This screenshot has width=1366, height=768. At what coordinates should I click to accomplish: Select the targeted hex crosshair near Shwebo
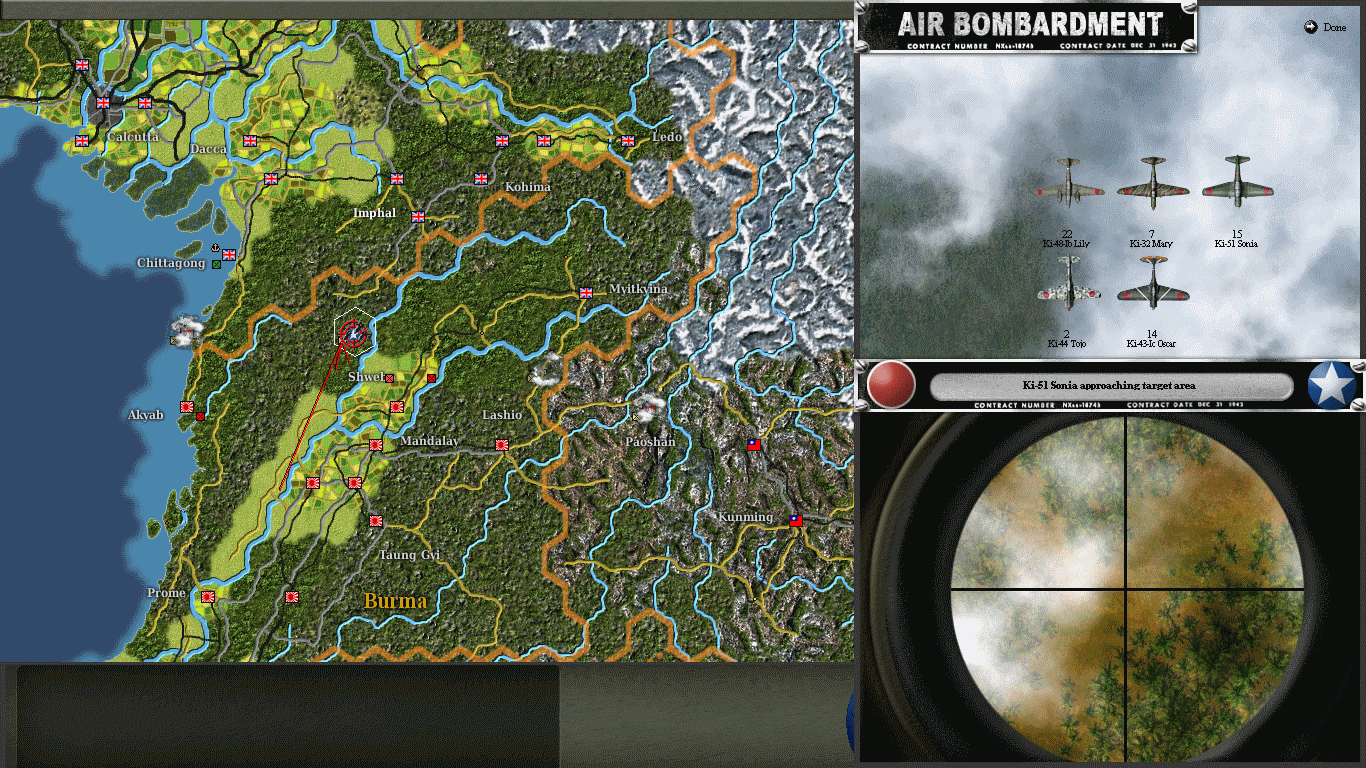click(352, 333)
